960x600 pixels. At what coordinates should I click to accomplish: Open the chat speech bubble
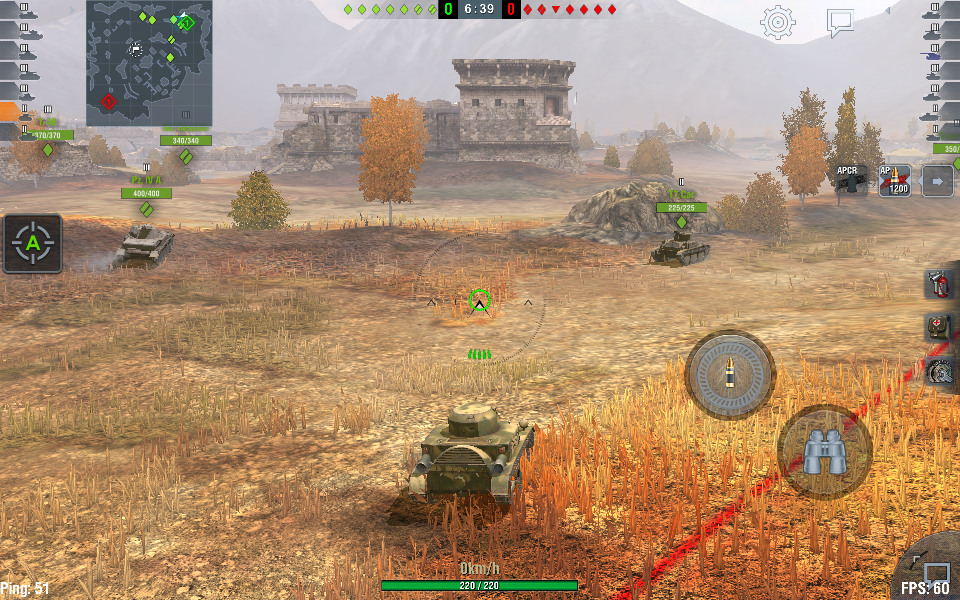[840, 22]
